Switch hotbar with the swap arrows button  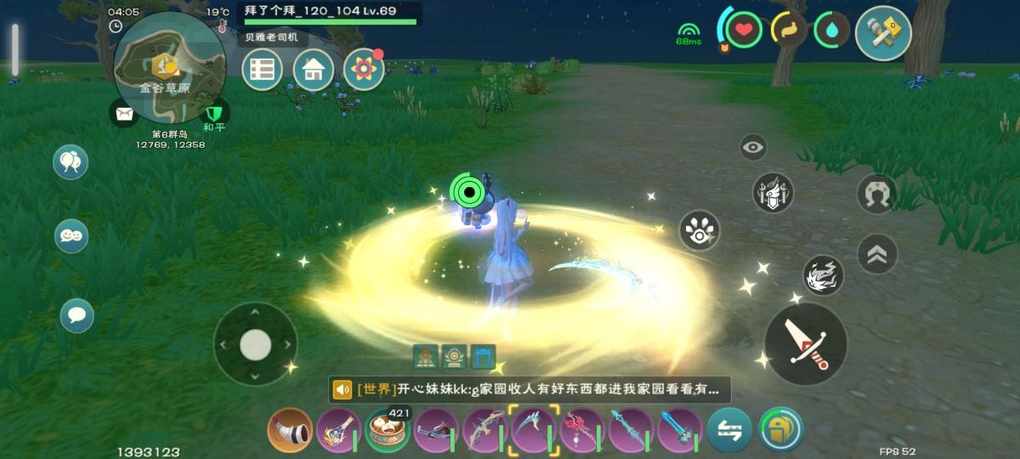tap(729, 431)
